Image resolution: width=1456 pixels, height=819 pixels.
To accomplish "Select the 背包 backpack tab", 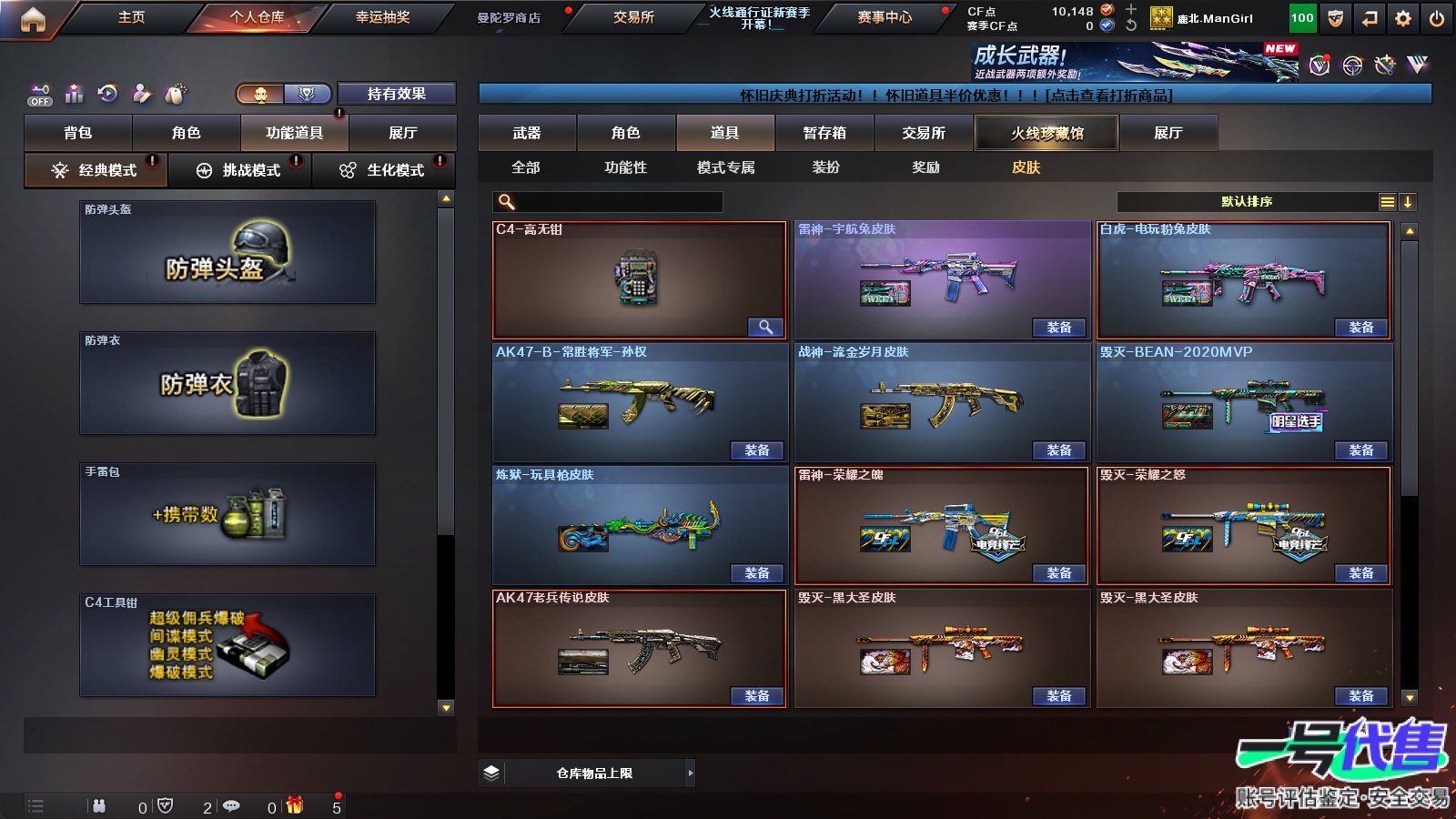I will pyautogui.click(x=78, y=133).
